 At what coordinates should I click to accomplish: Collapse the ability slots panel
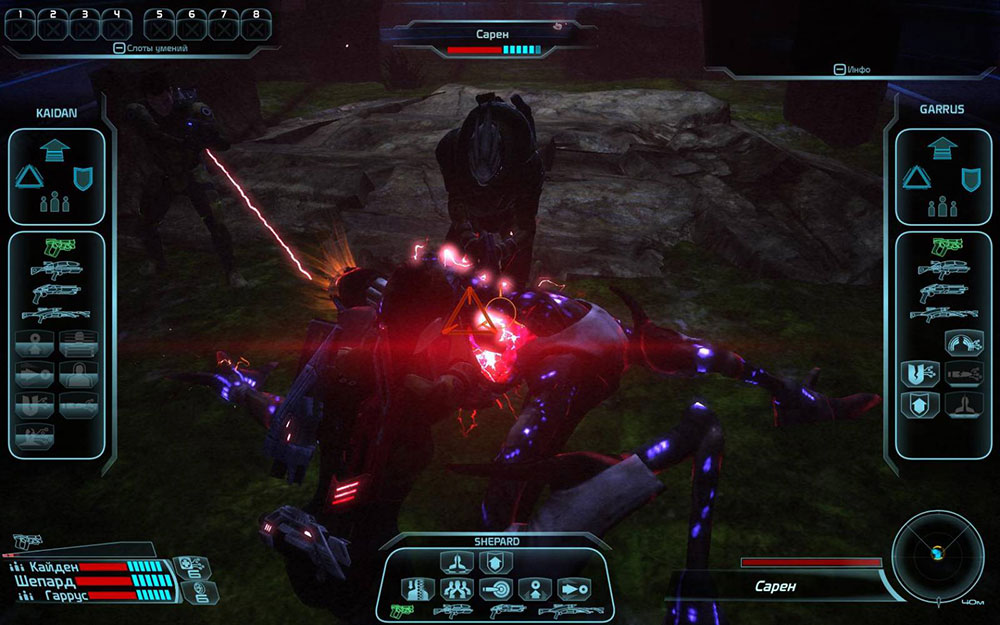click(x=120, y=48)
